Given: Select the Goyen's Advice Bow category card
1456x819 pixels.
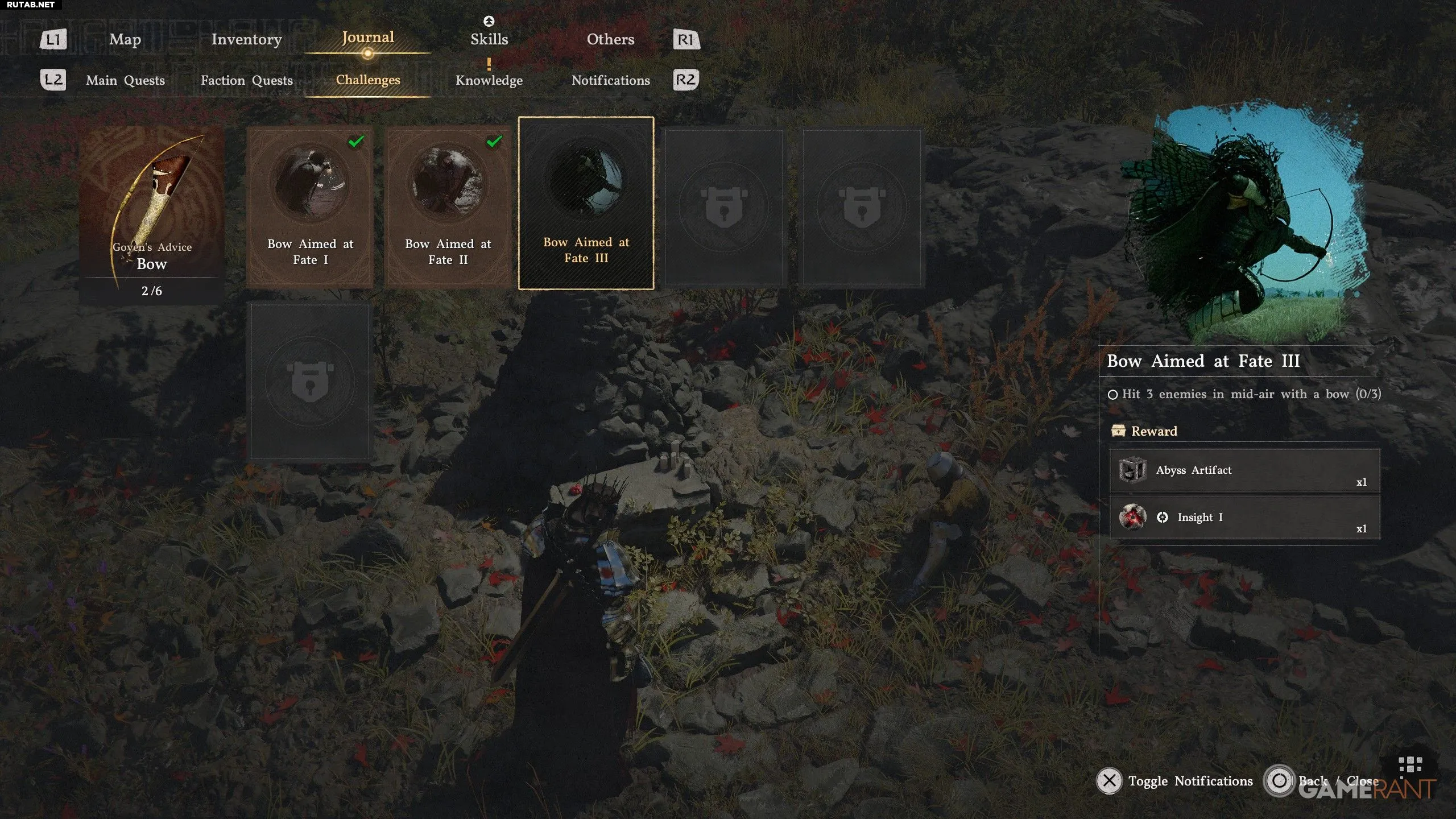Looking at the screenshot, I should (152, 214).
